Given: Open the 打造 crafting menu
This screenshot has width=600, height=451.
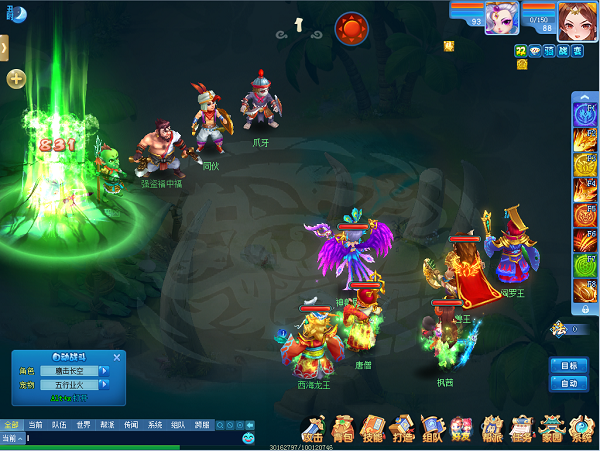Looking at the screenshot, I should tap(403, 428).
